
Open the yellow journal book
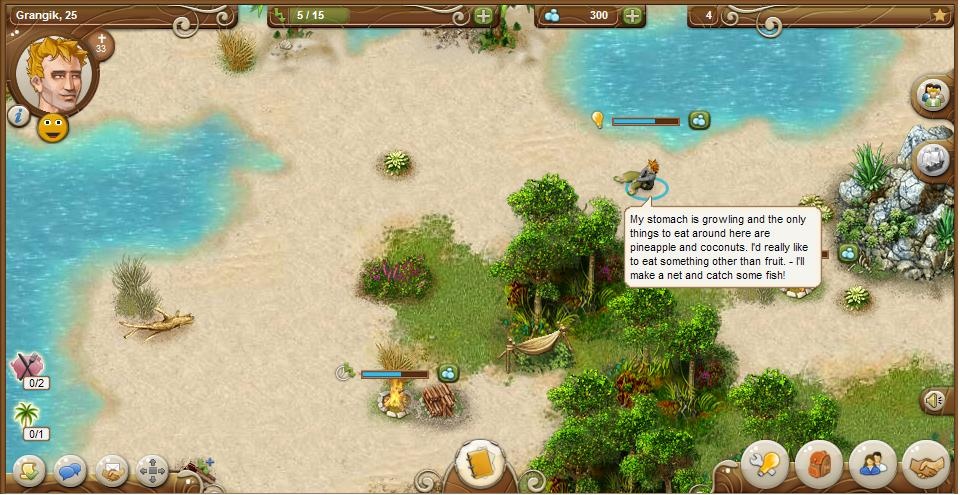(x=478, y=464)
